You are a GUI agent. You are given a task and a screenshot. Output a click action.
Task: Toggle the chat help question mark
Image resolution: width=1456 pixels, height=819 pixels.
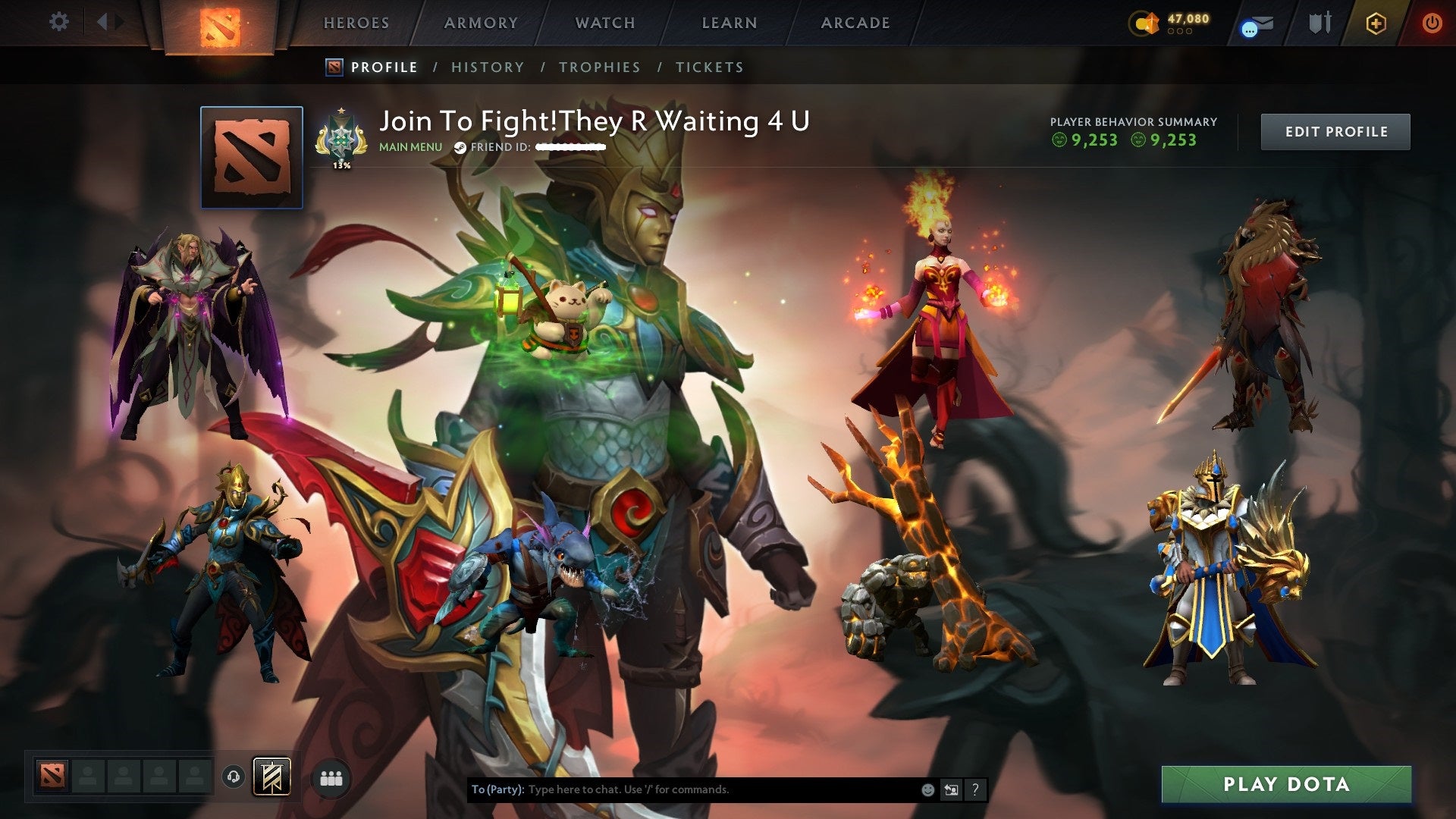coord(974,789)
